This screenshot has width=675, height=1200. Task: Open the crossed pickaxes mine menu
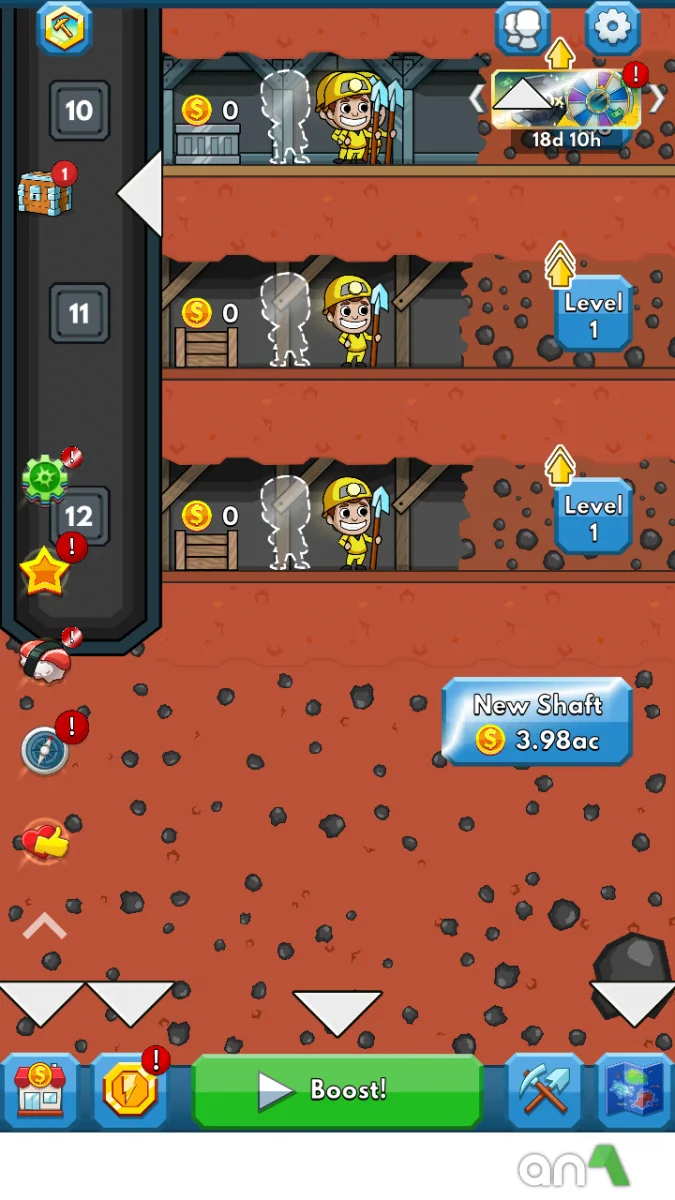tap(544, 1089)
